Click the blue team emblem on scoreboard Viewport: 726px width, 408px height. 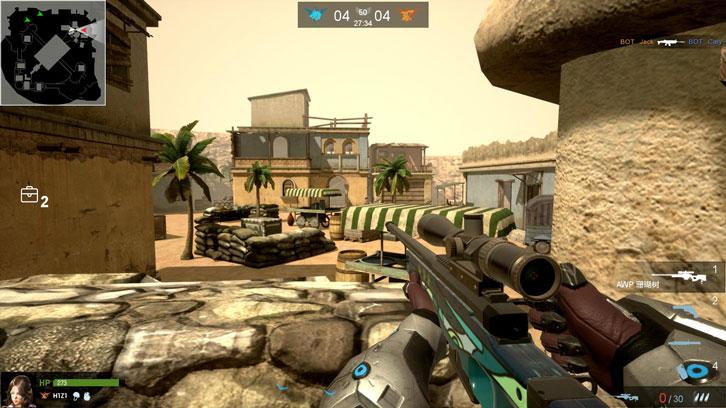tap(317, 15)
